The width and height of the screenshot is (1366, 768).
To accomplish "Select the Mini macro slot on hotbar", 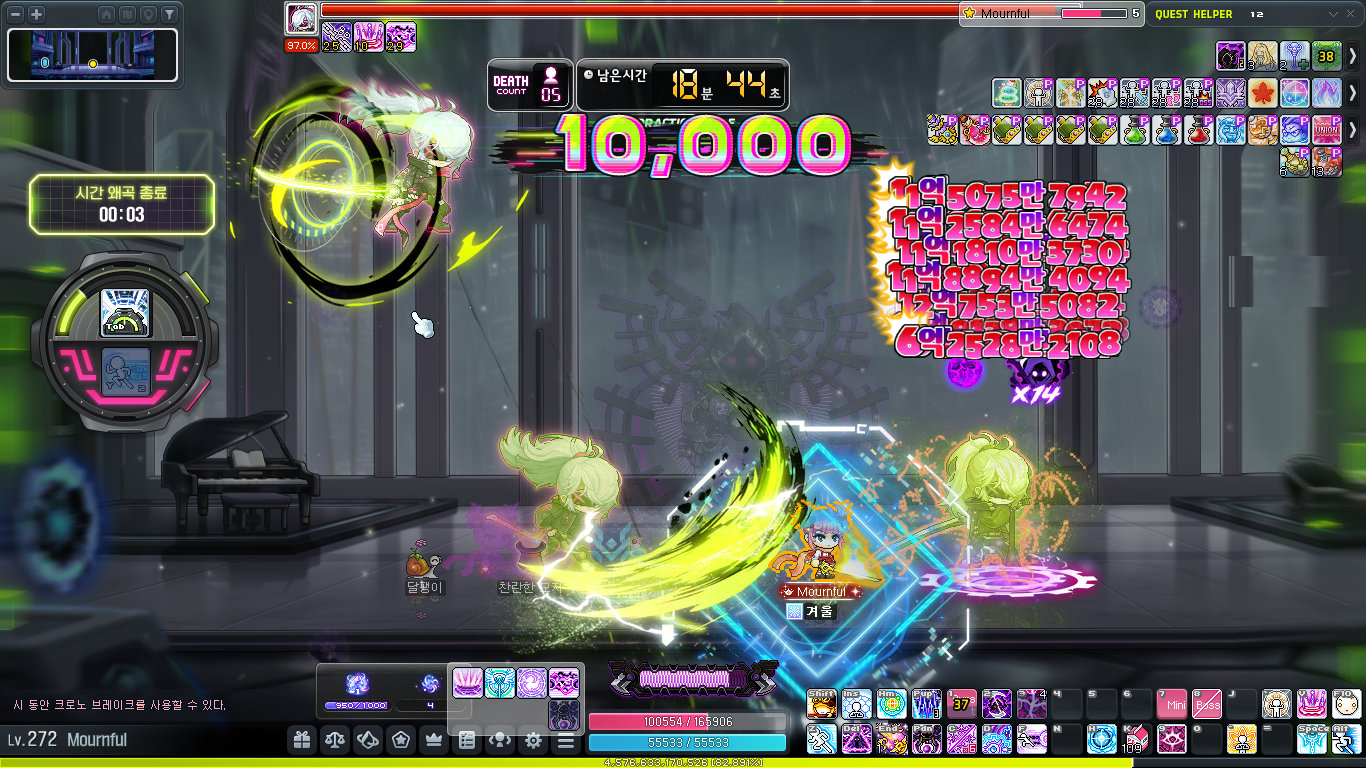I will click(x=1170, y=704).
